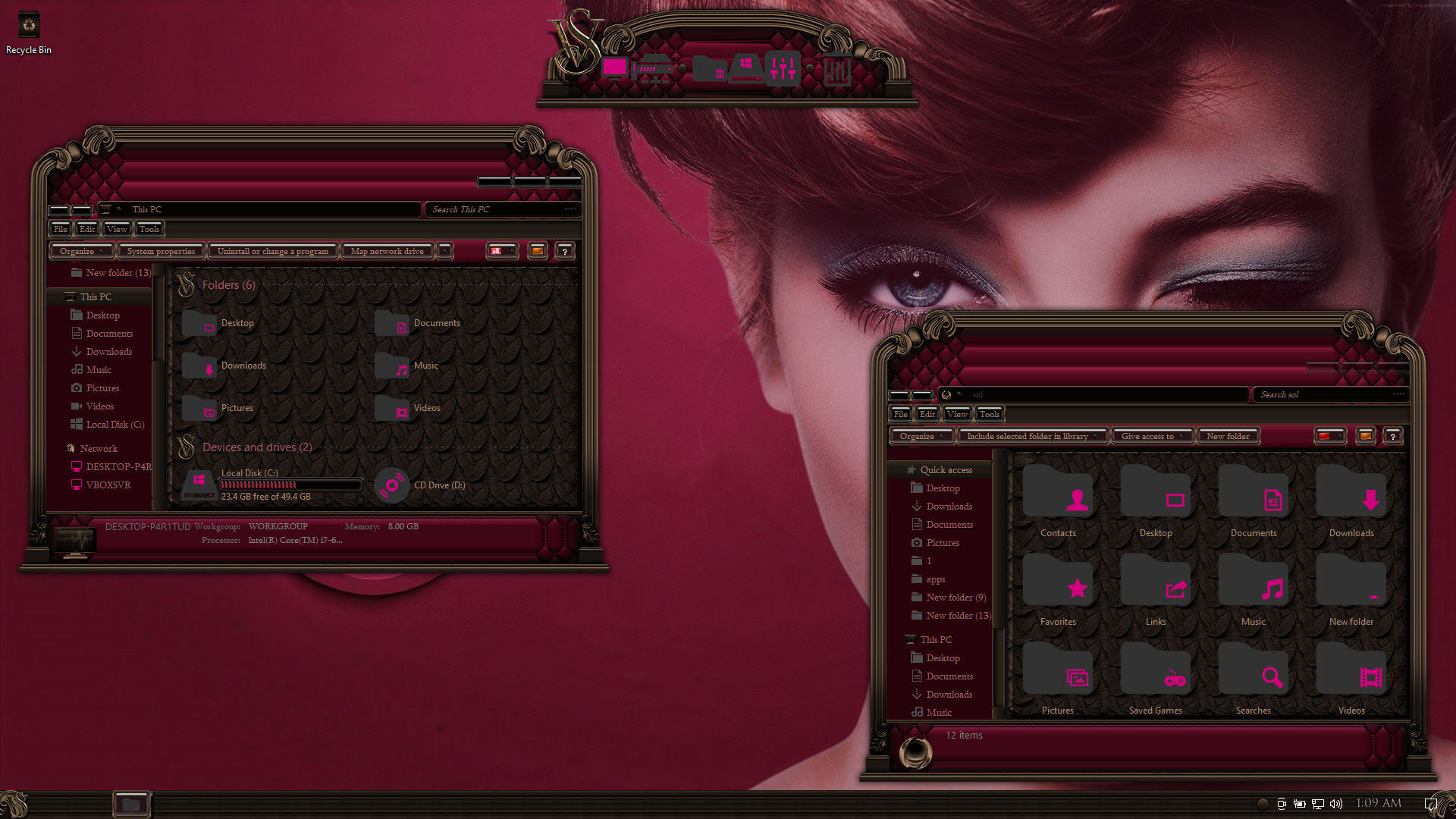Click the System properties toolbar button
Viewport: 1456px width, 819px height.
point(161,251)
